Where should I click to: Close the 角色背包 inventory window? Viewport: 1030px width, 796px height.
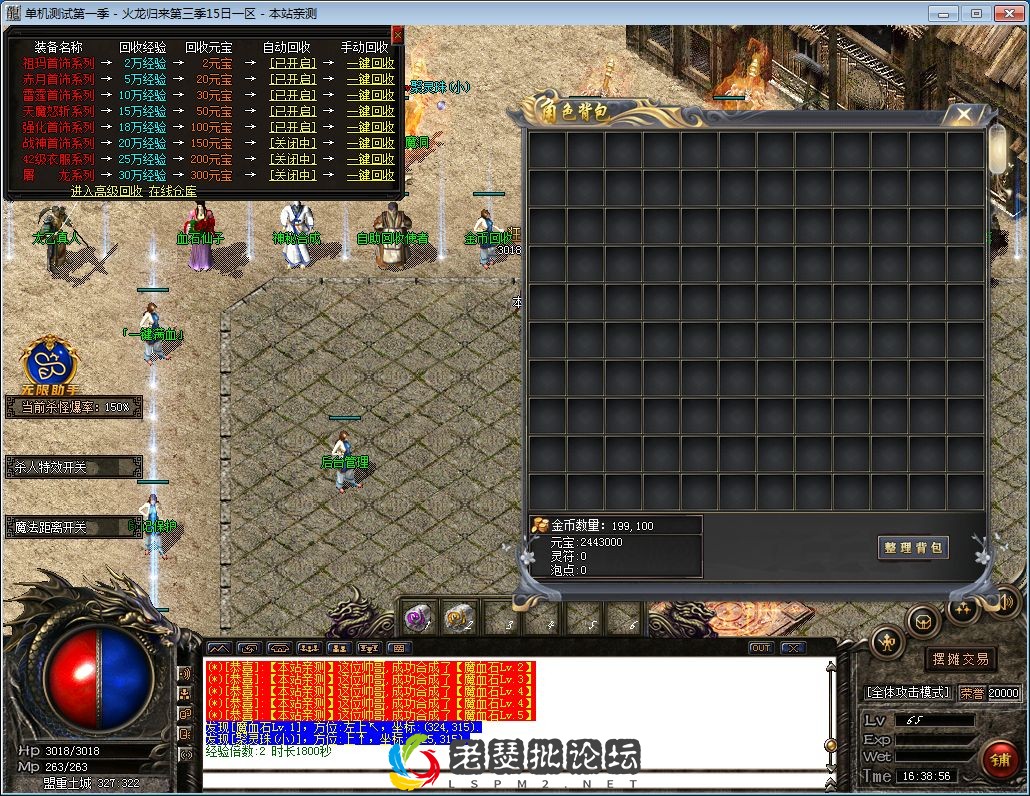coord(963,115)
